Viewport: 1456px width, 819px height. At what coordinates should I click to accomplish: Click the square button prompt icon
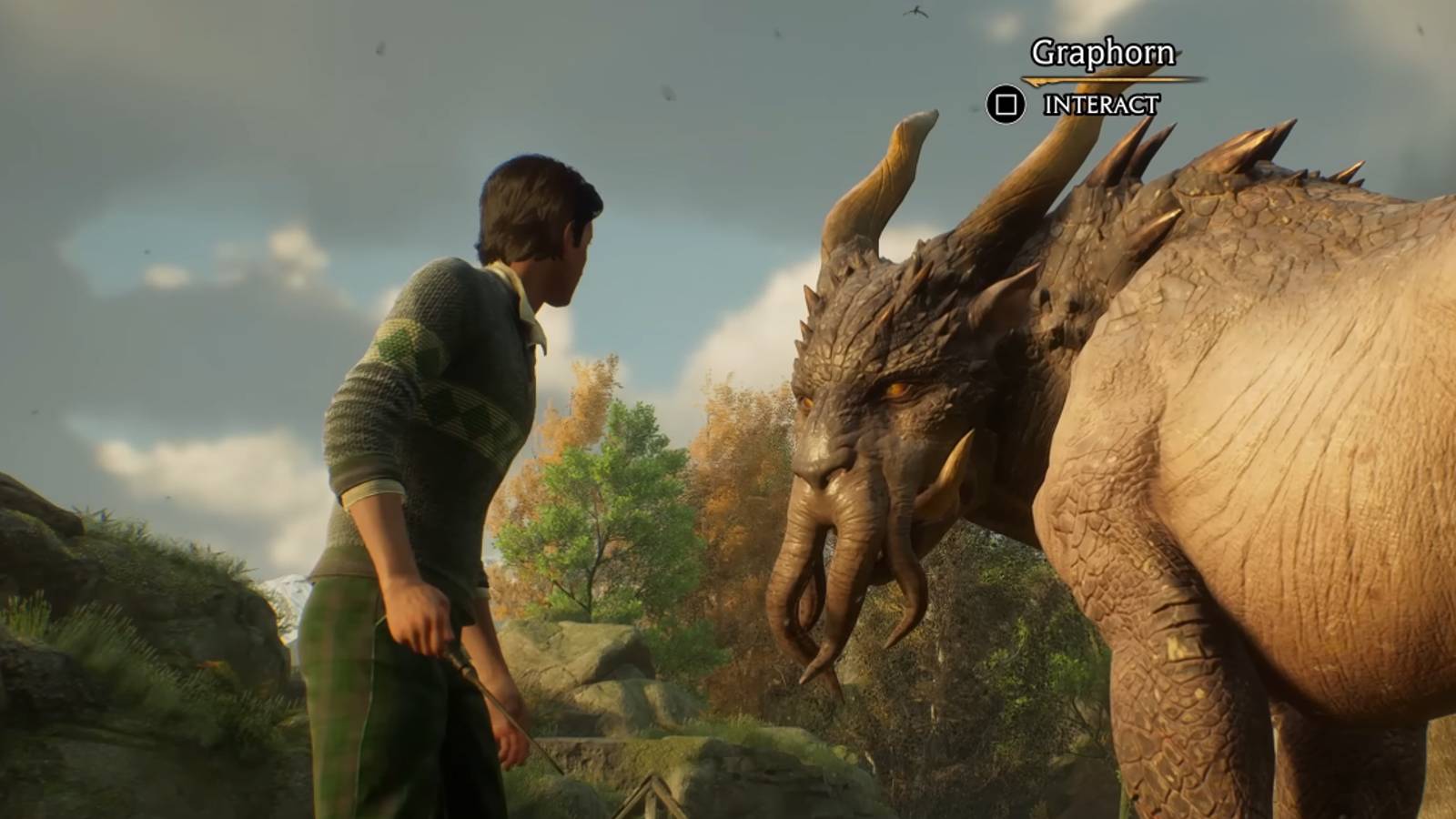tap(1005, 103)
